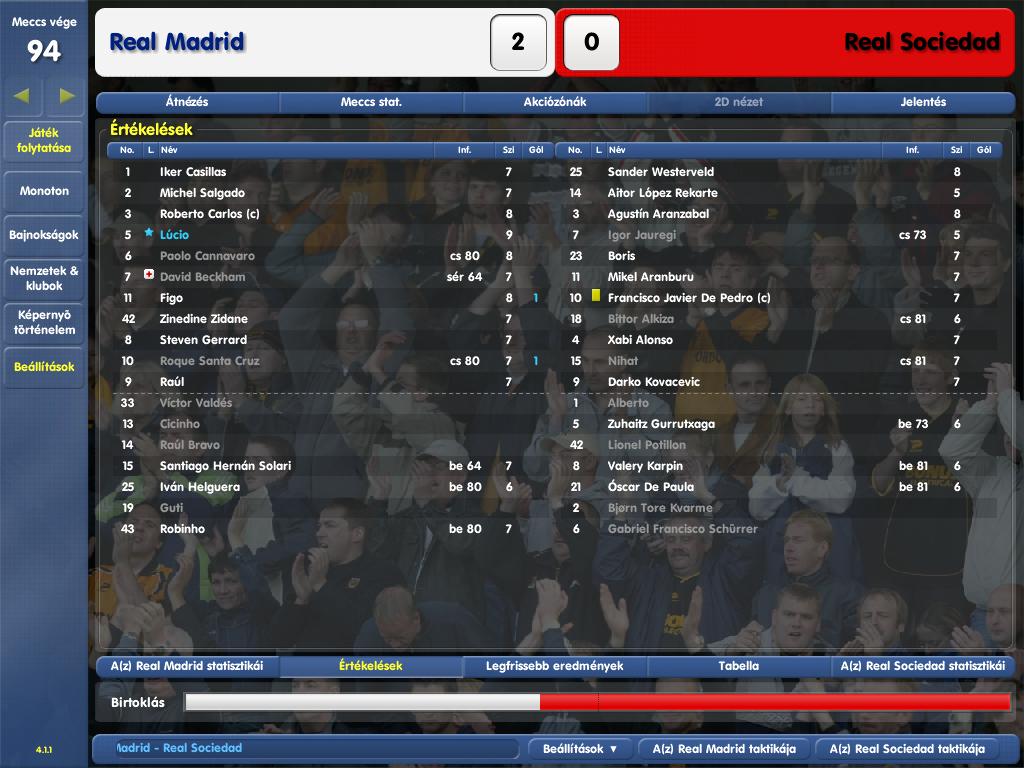
Task: Go back with the left arrow
Action: point(22,96)
